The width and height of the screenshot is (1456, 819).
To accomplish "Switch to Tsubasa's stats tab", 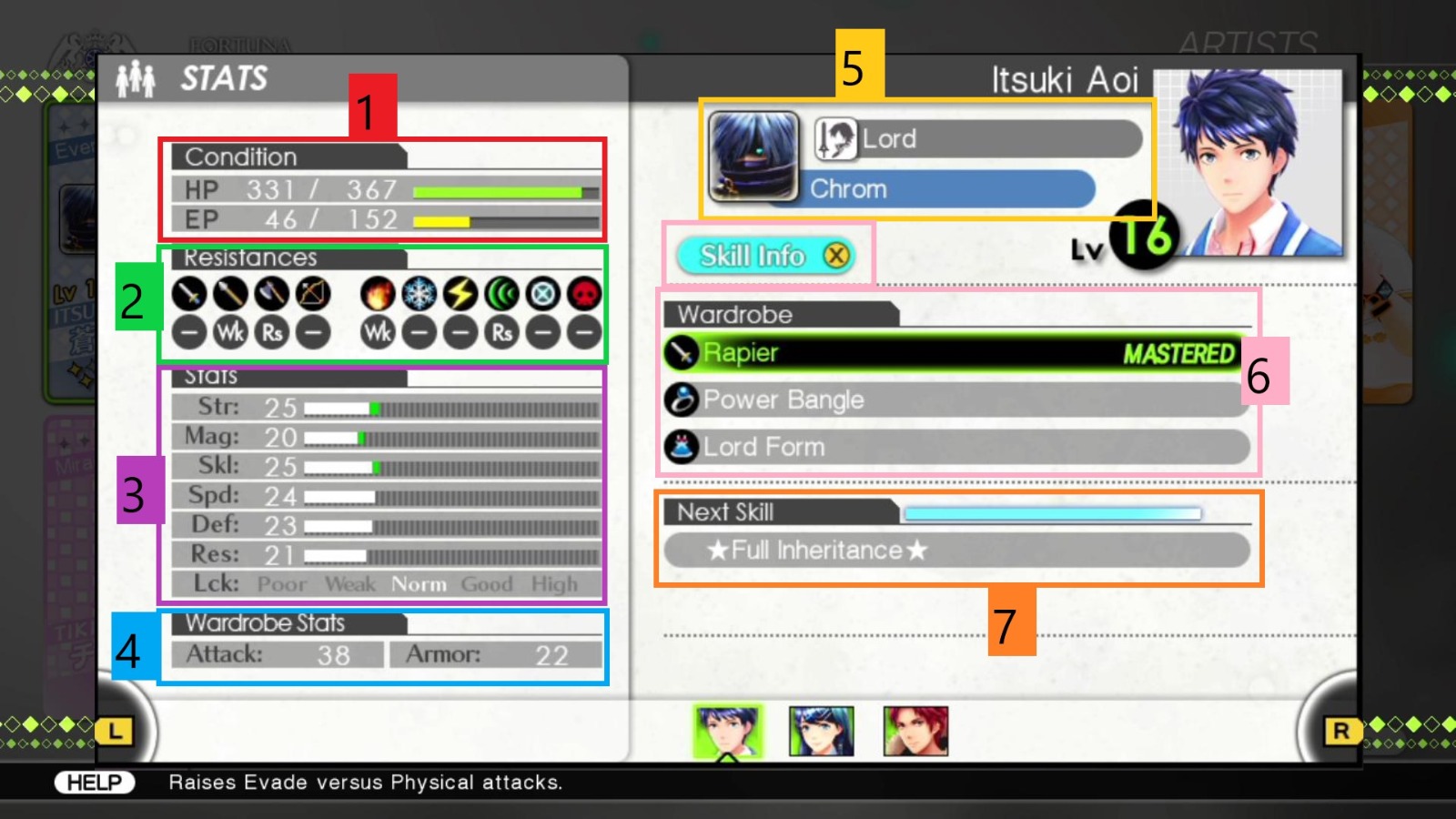I will [820, 728].
